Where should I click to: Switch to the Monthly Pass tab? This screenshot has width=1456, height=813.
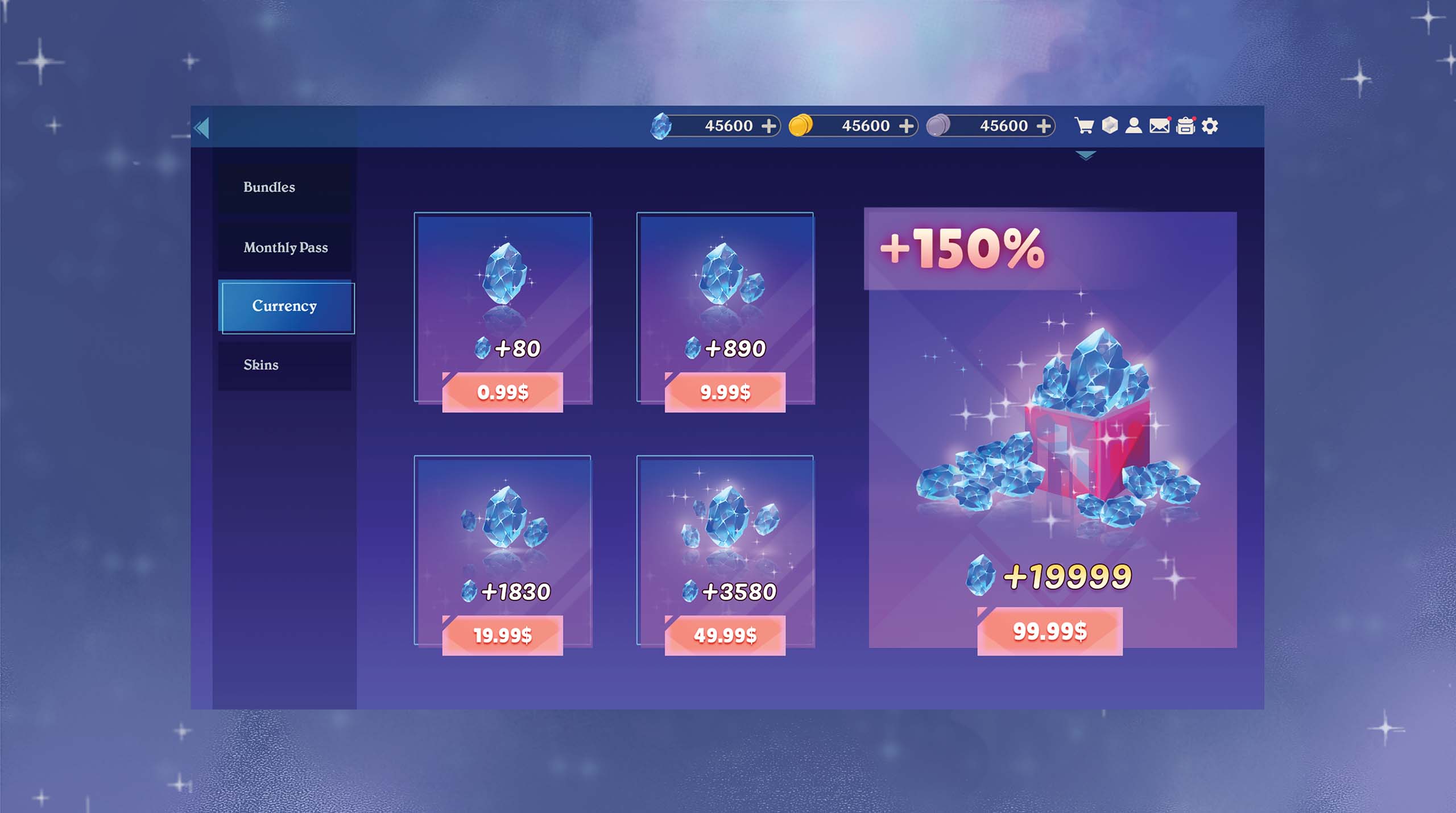click(284, 248)
